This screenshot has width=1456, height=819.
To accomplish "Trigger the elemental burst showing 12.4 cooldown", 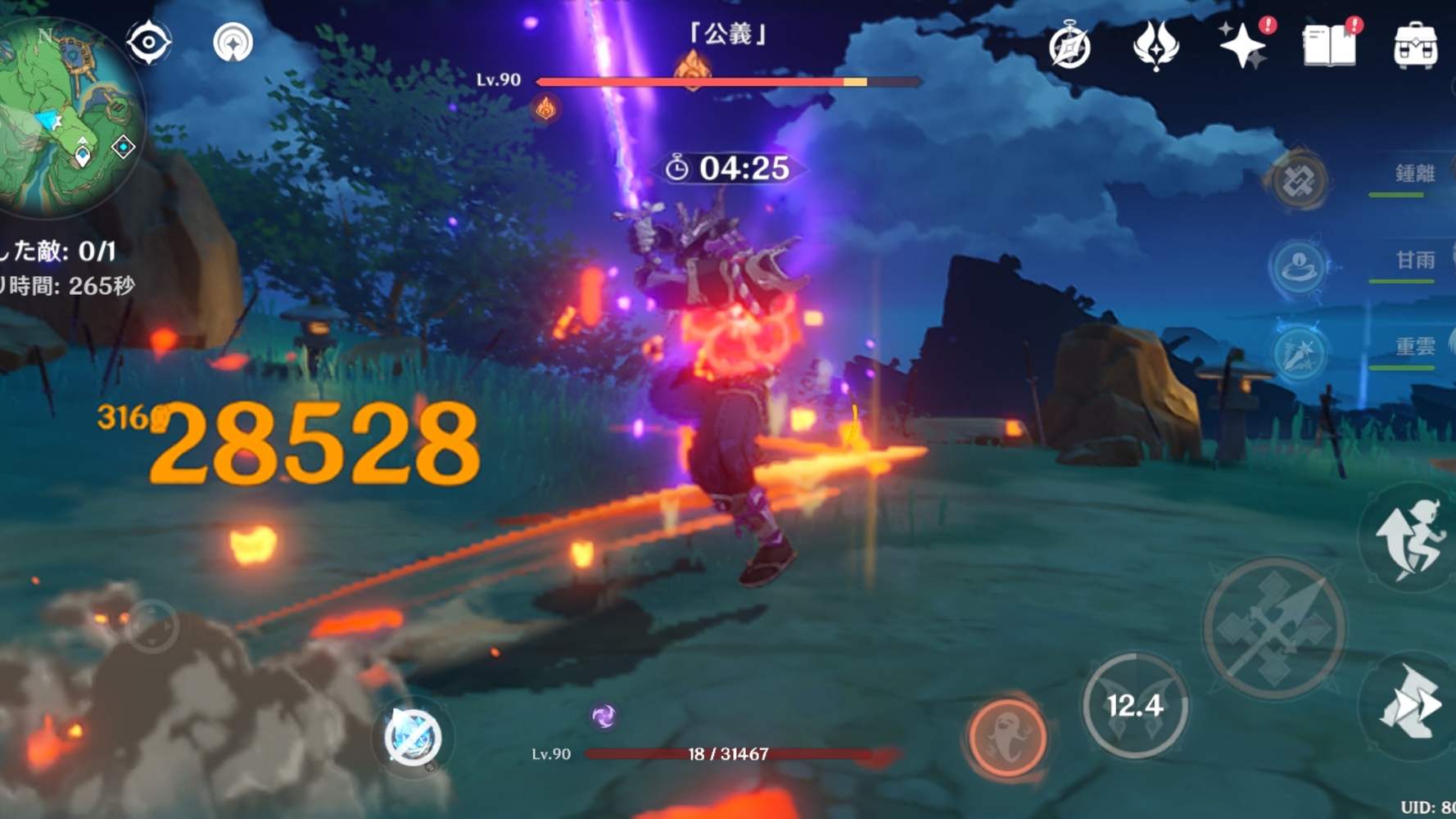I will click(x=1137, y=709).
